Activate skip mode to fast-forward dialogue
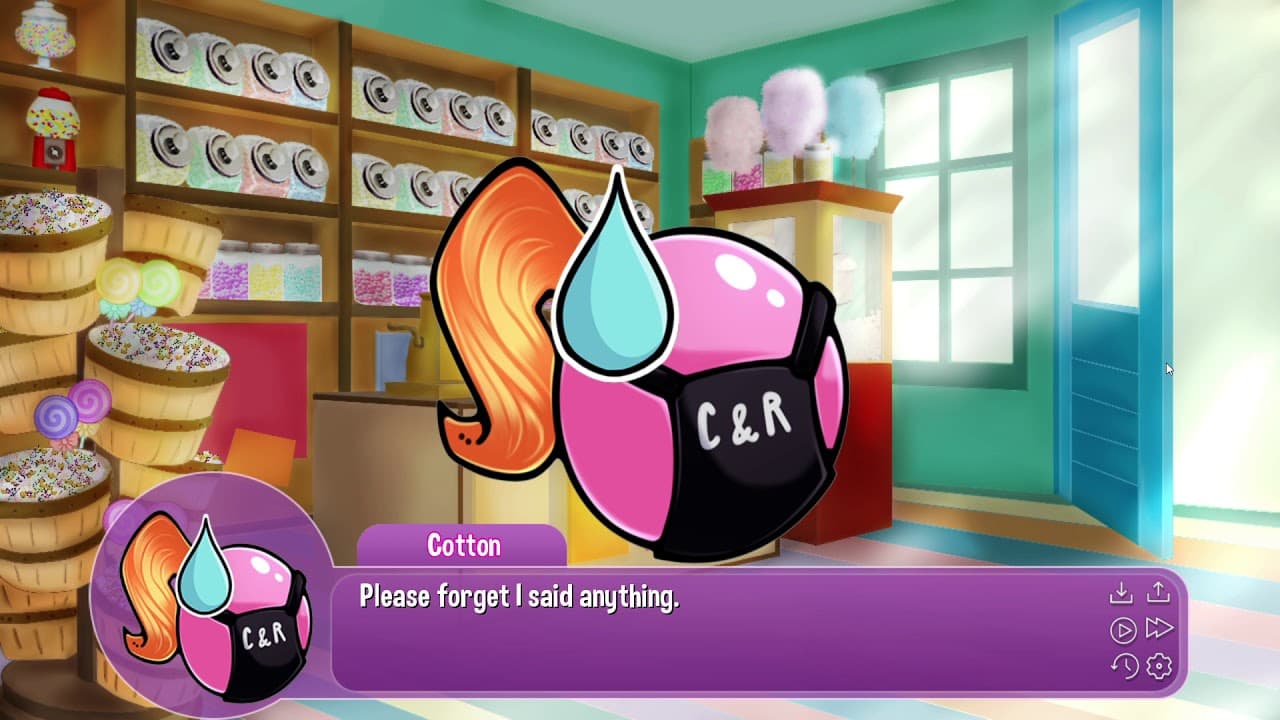The width and height of the screenshot is (1280, 720). [x=1161, y=629]
